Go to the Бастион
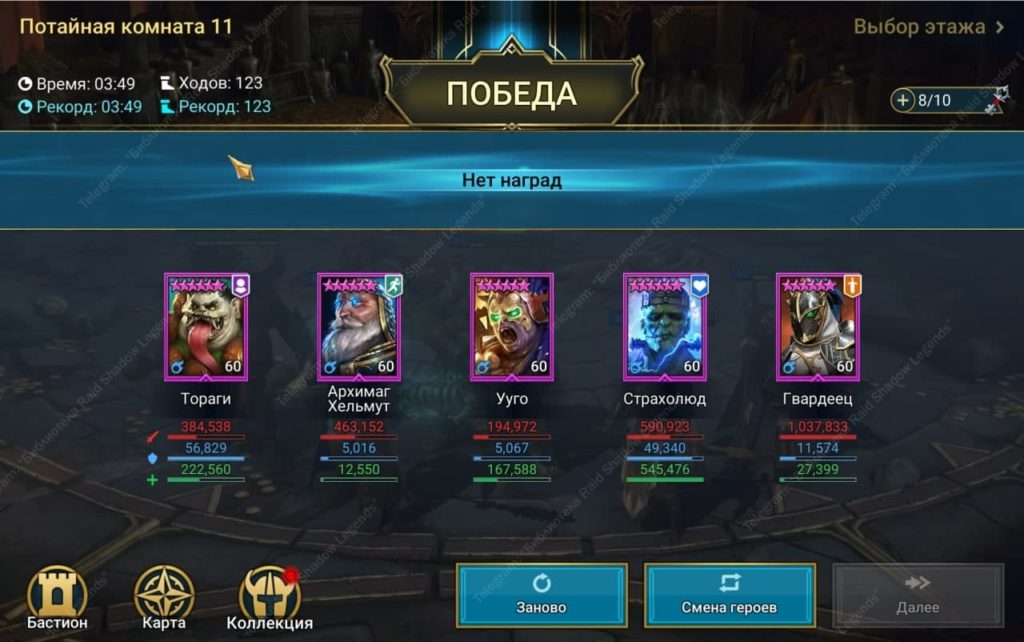Image resolution: width=1024 pixels, height=642 pixels. click(57, 597)
